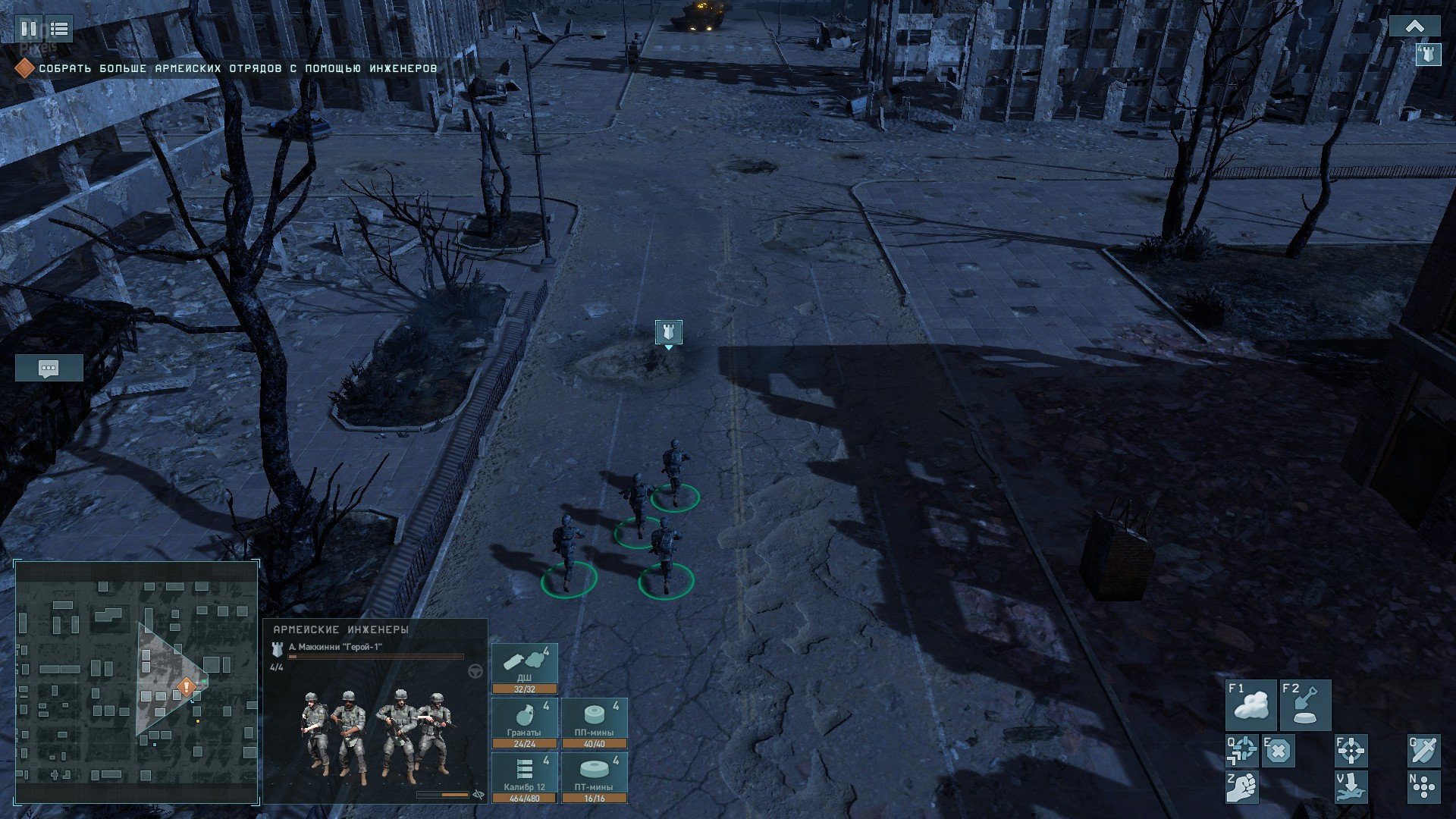Activate the shovel mine-laying ability
1456x819 pixels.
coord(1305,705)
